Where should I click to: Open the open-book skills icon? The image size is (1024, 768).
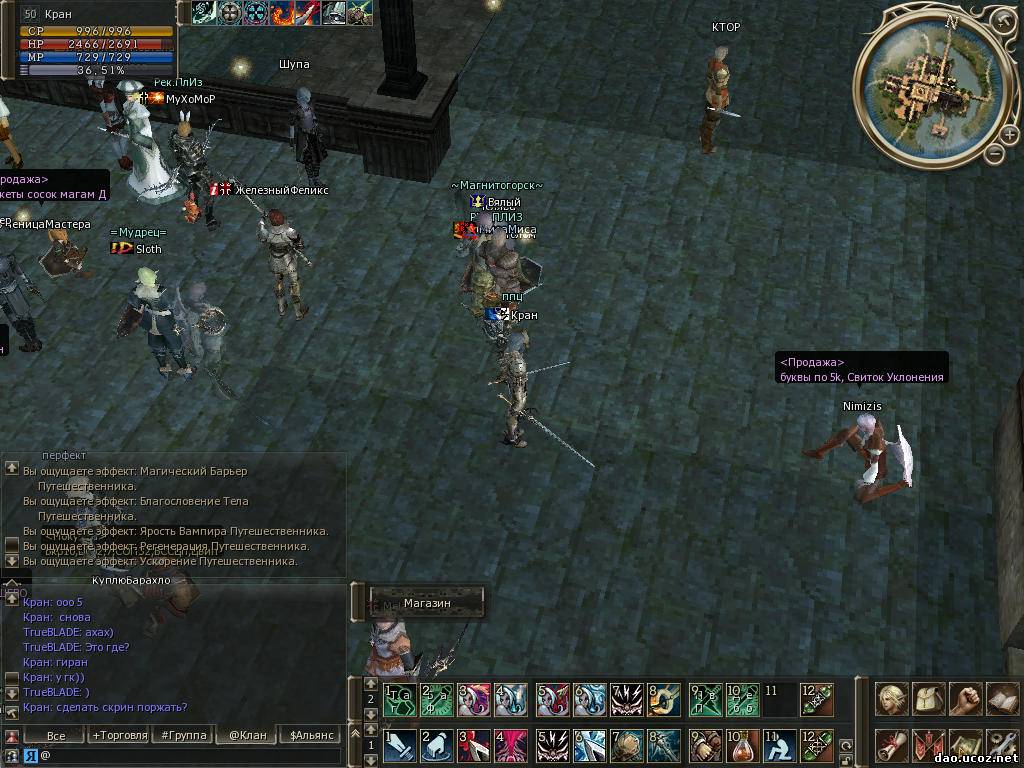click(x=1002, y=699)
